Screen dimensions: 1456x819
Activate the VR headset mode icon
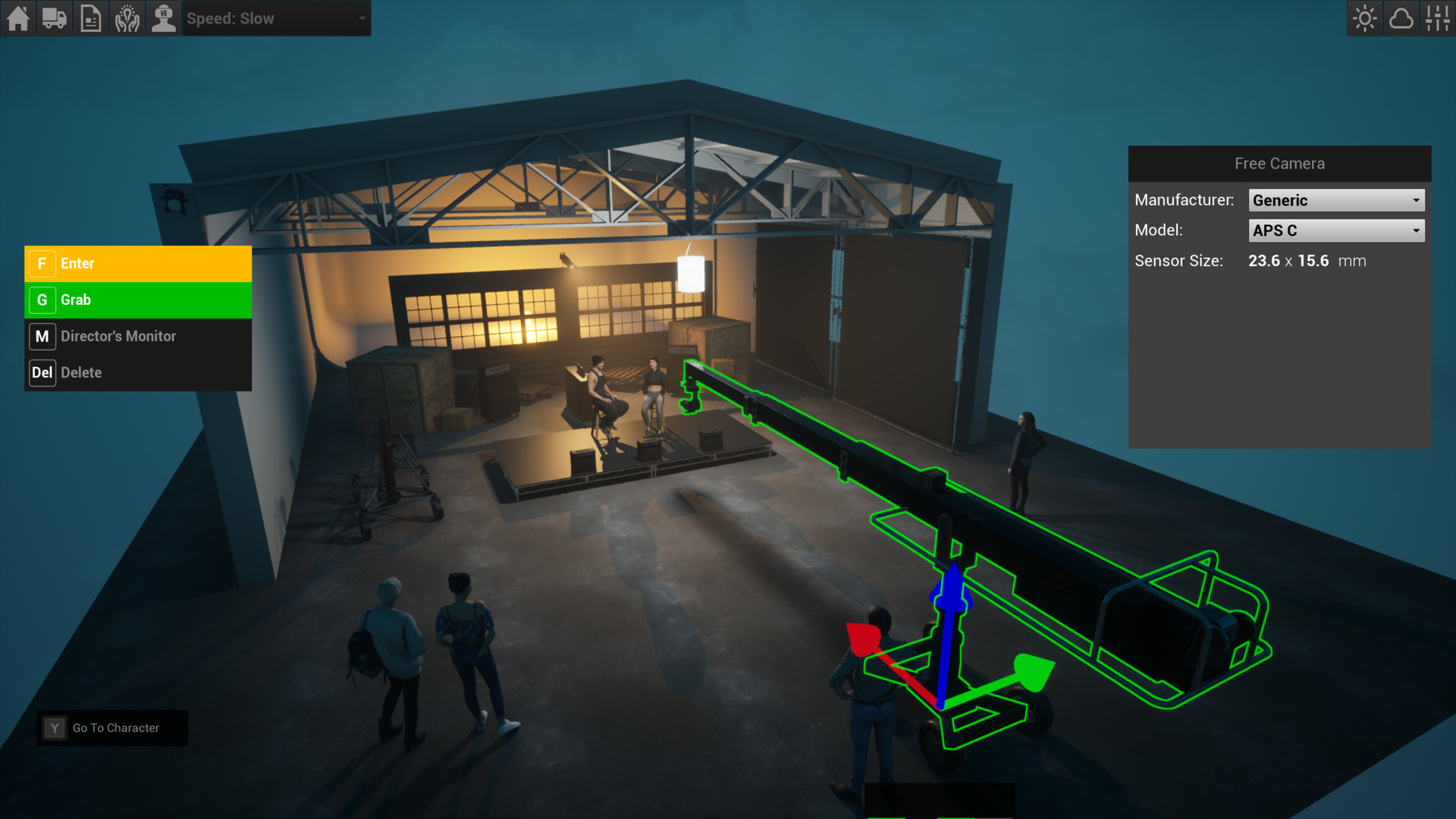(x=163, y=18)
